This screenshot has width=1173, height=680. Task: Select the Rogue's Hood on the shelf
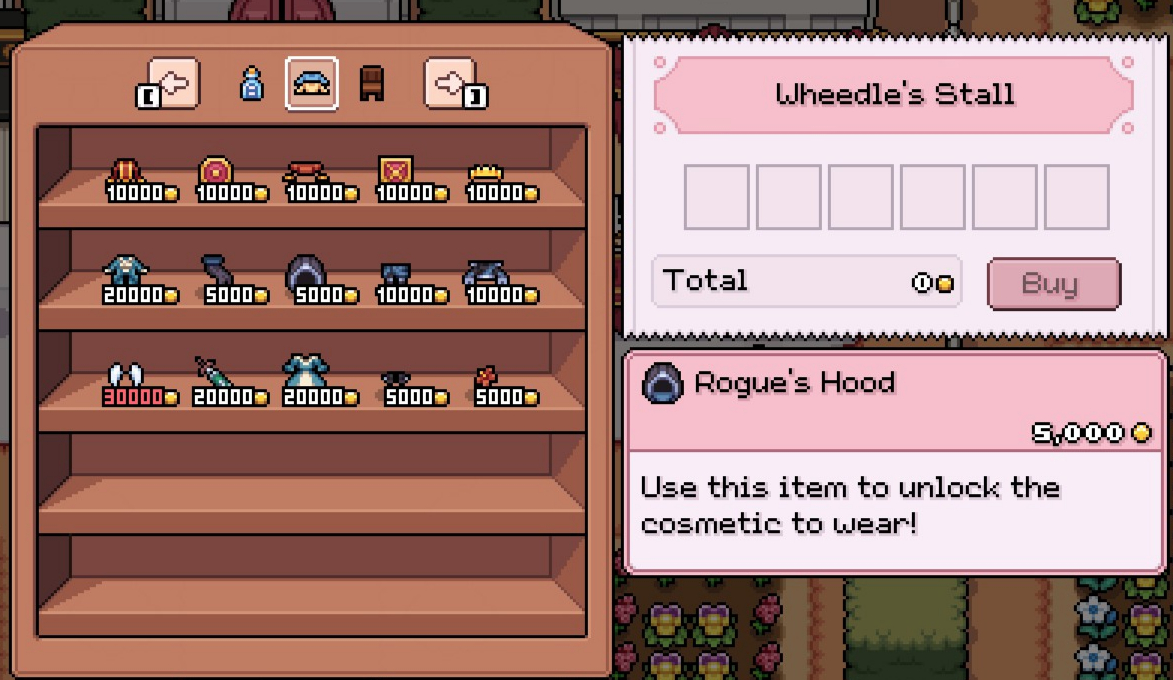[306, 274]
